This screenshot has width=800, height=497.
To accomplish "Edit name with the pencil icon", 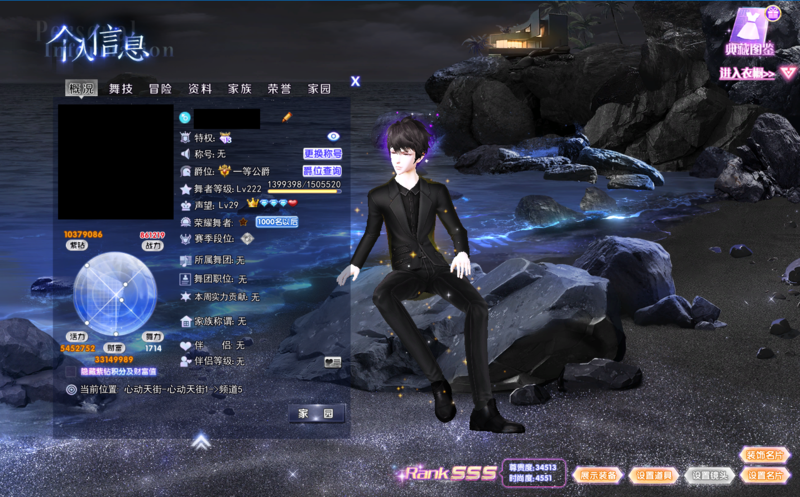I will click(x=286, y=118).
